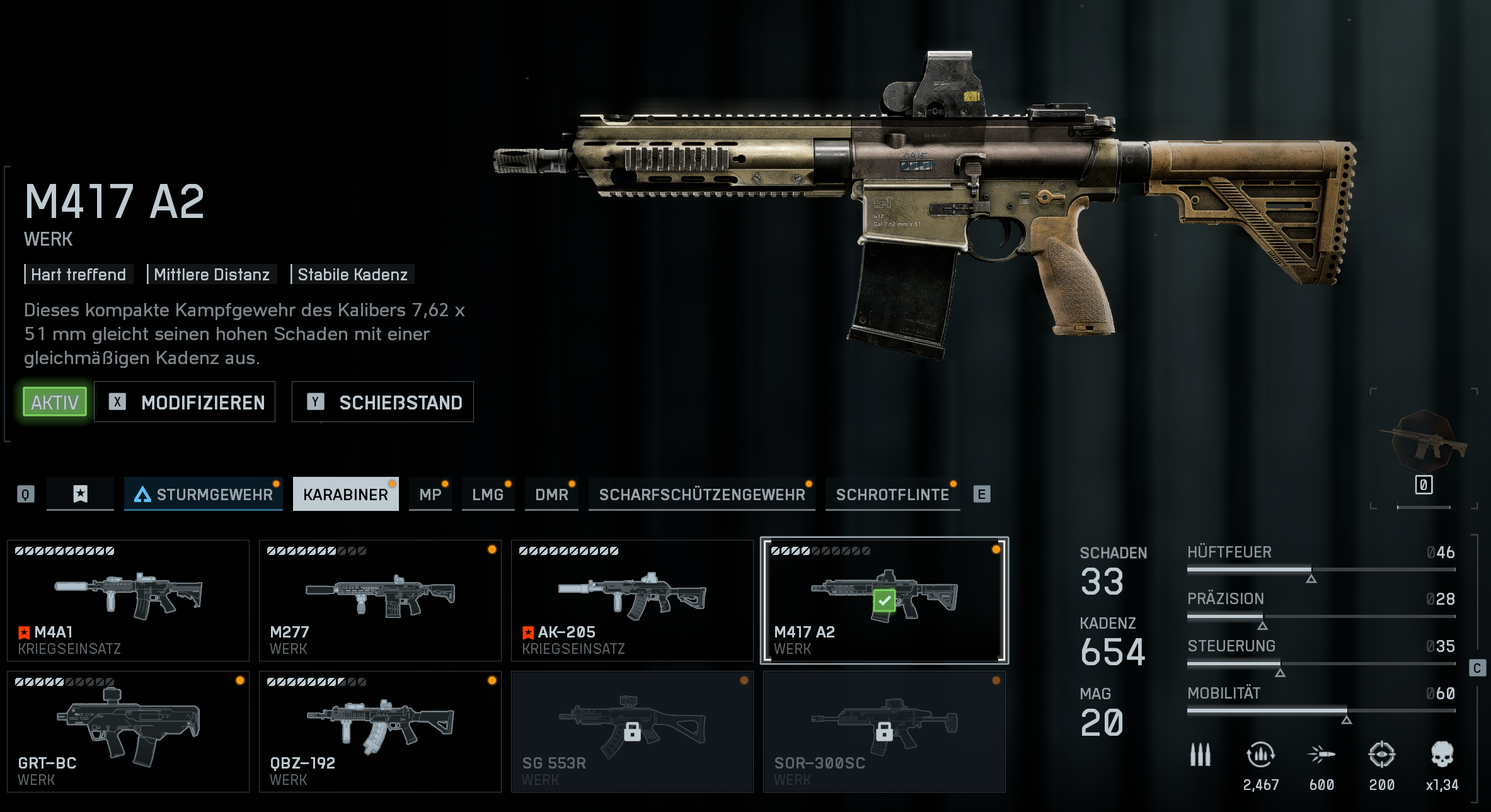This screenshot has width=1491, height=812.
Task: Choose the GRT-BC carbine tile
Action: 128,731
